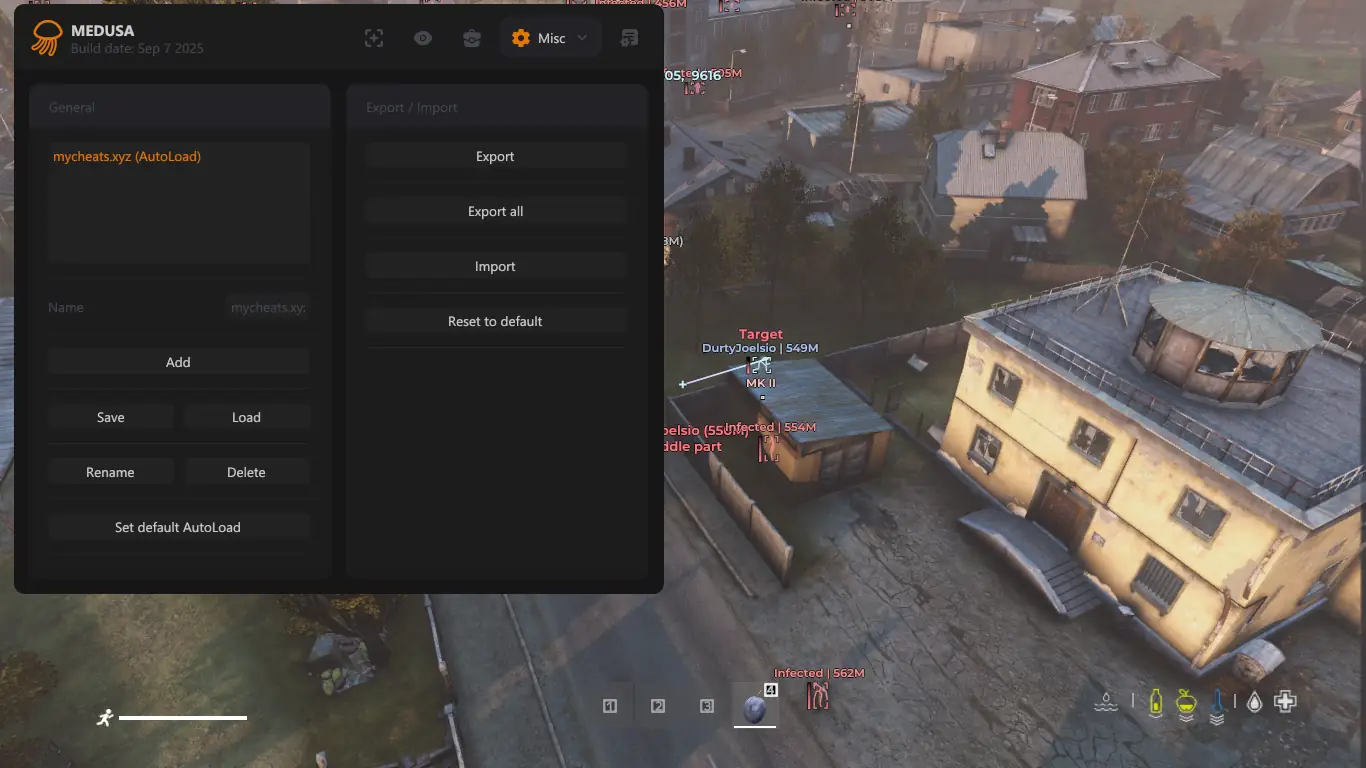Save the selected config
The width and height of the screenshot is (1366, 768).
click(x=110, y=418)
